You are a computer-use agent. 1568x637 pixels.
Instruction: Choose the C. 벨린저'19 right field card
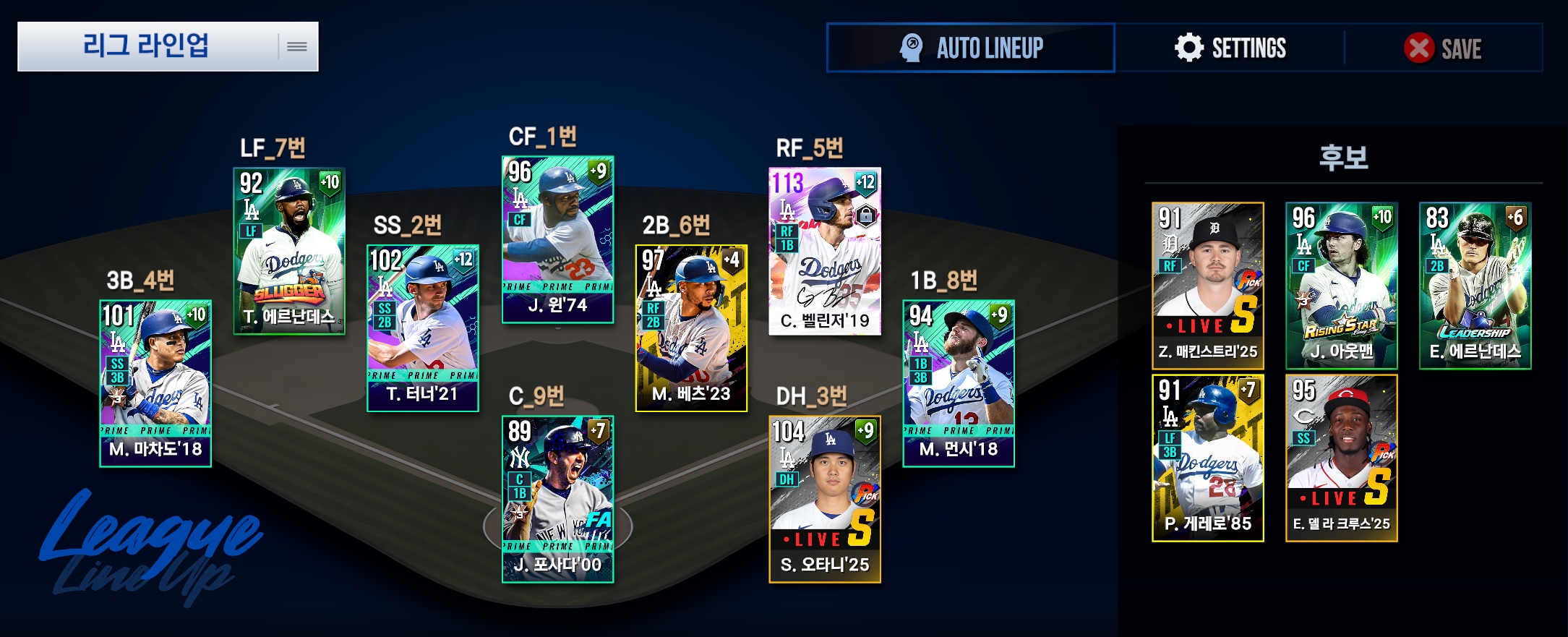[825, 251]
